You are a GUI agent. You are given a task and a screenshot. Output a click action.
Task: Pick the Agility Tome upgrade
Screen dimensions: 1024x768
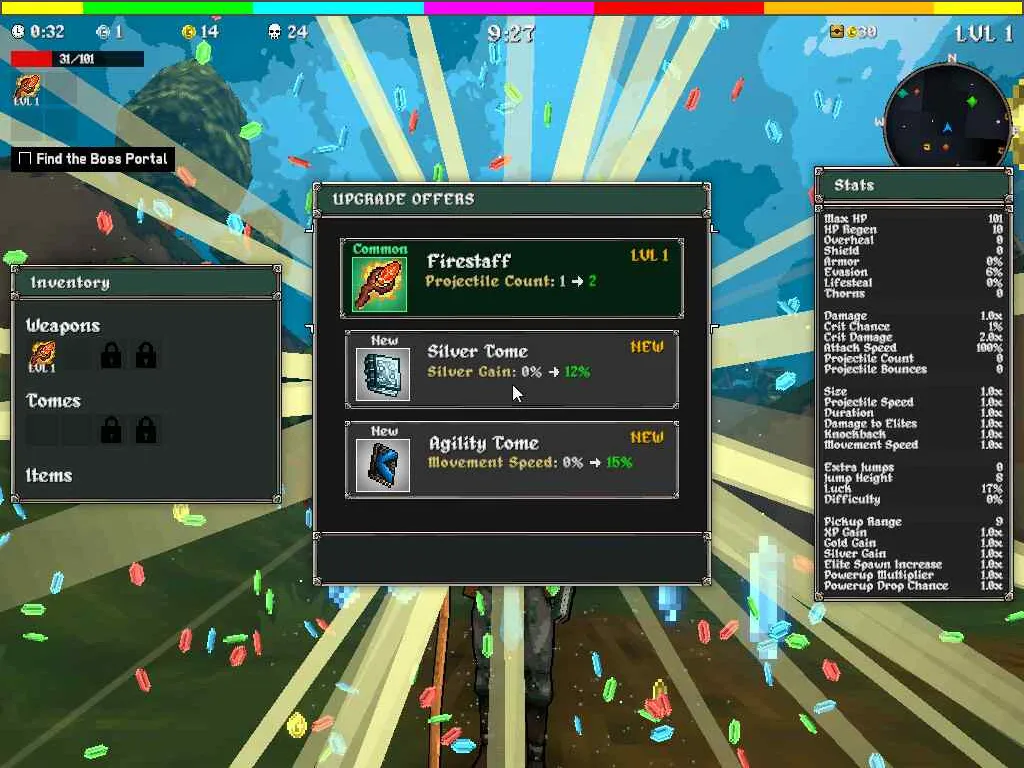[x=512, y=460]
